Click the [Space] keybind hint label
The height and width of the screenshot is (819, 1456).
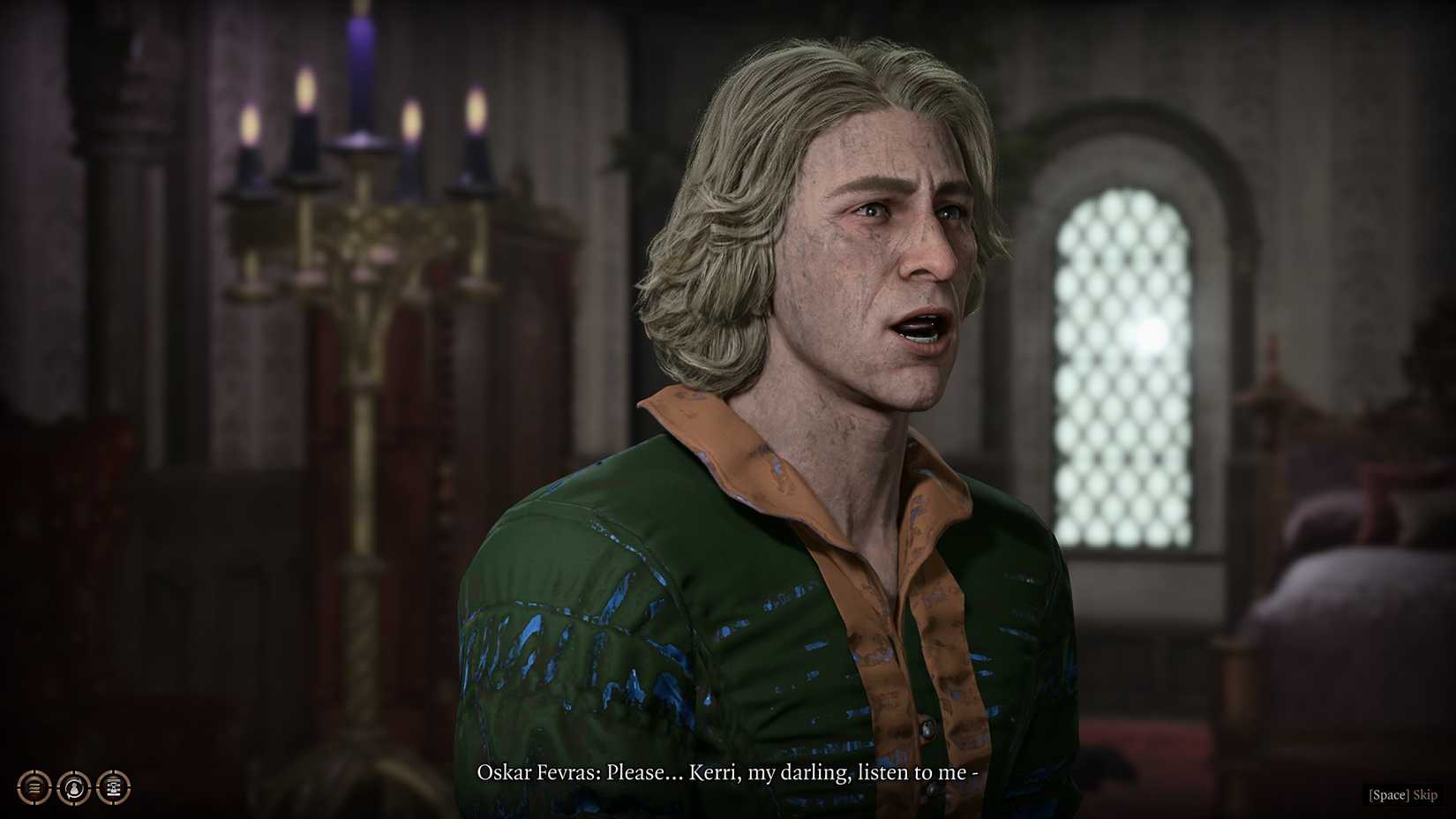pos(1390,793)
